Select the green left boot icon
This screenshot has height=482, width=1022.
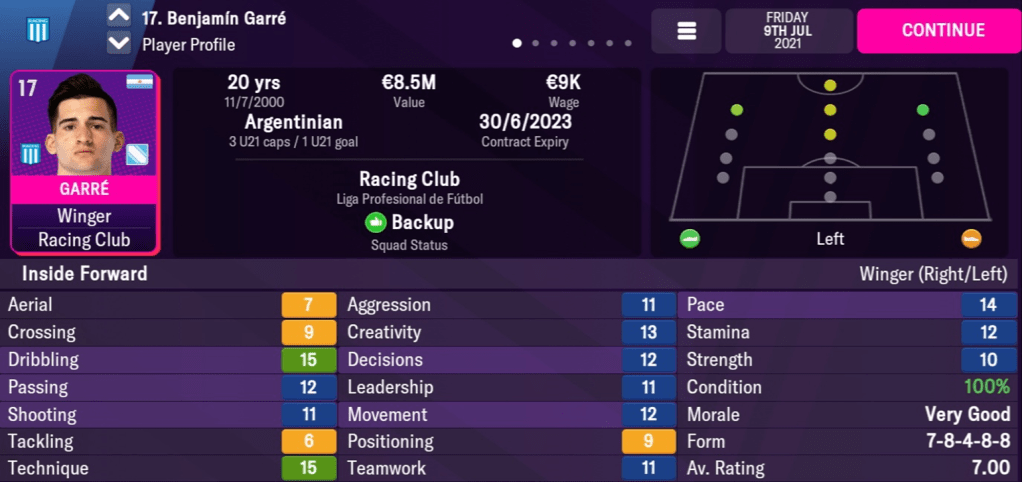tap(690, 239)
